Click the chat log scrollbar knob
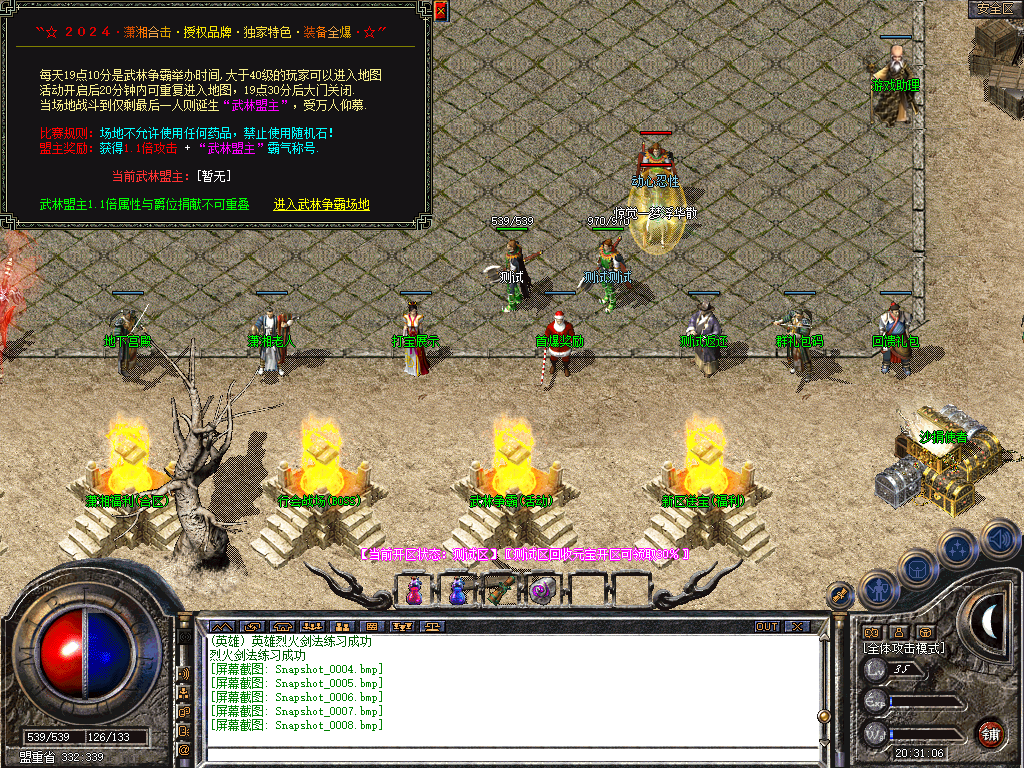This screenshot has width=1024, height=768. tap(824, 715)
